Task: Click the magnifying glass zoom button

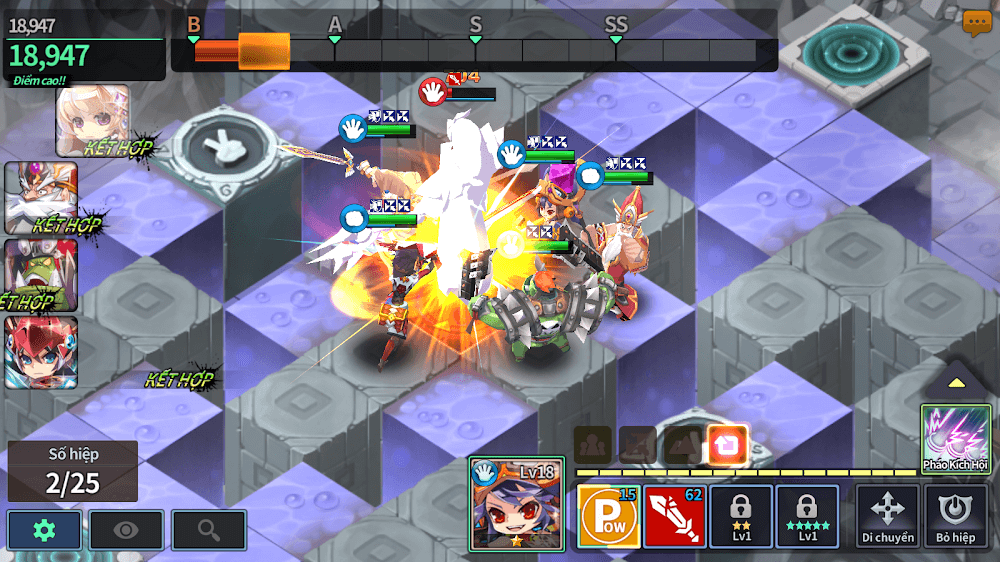Action: tap(208, 530)
